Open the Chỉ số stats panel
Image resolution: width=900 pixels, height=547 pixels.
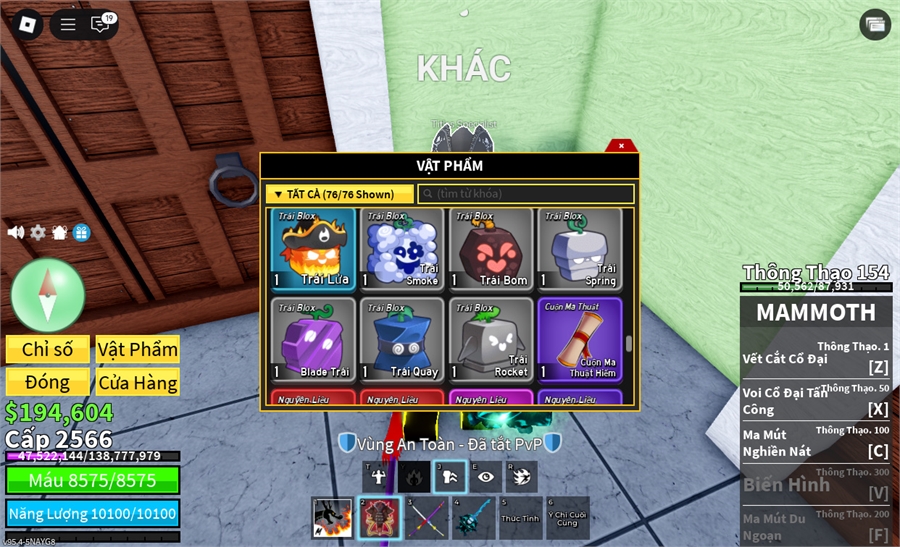48,349
